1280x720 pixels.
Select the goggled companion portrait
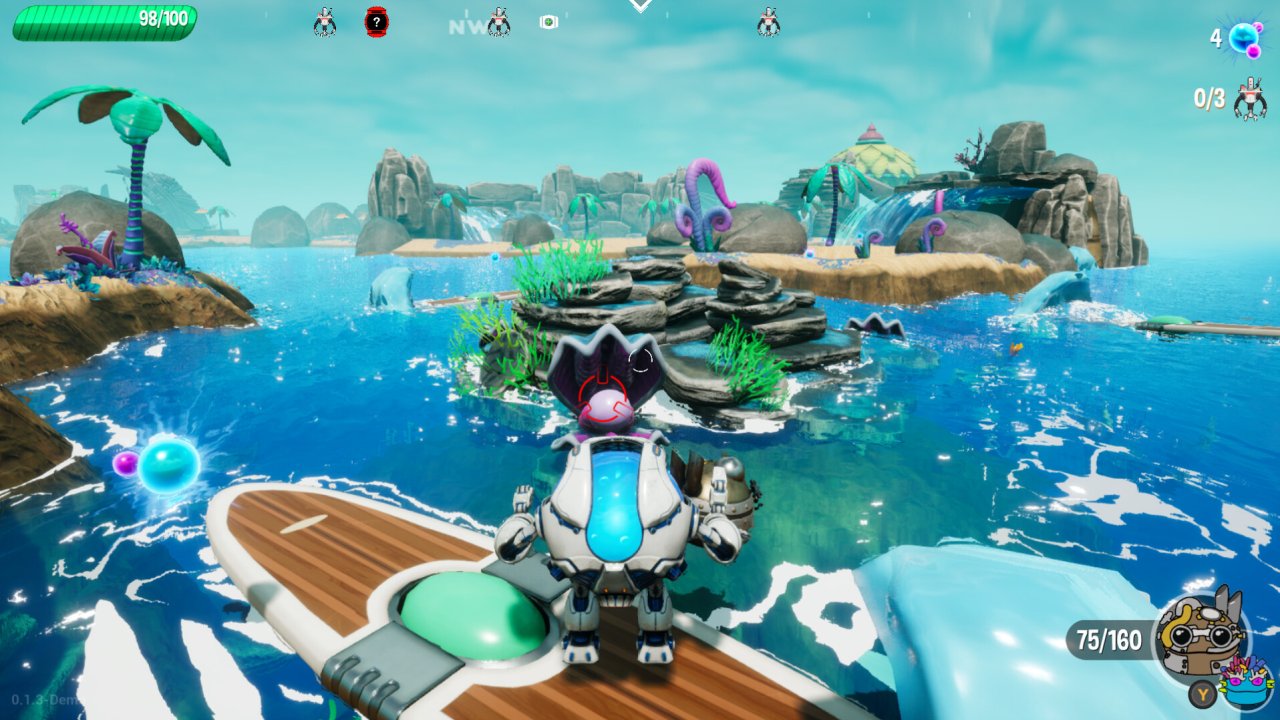click(x=1200, y=631)
